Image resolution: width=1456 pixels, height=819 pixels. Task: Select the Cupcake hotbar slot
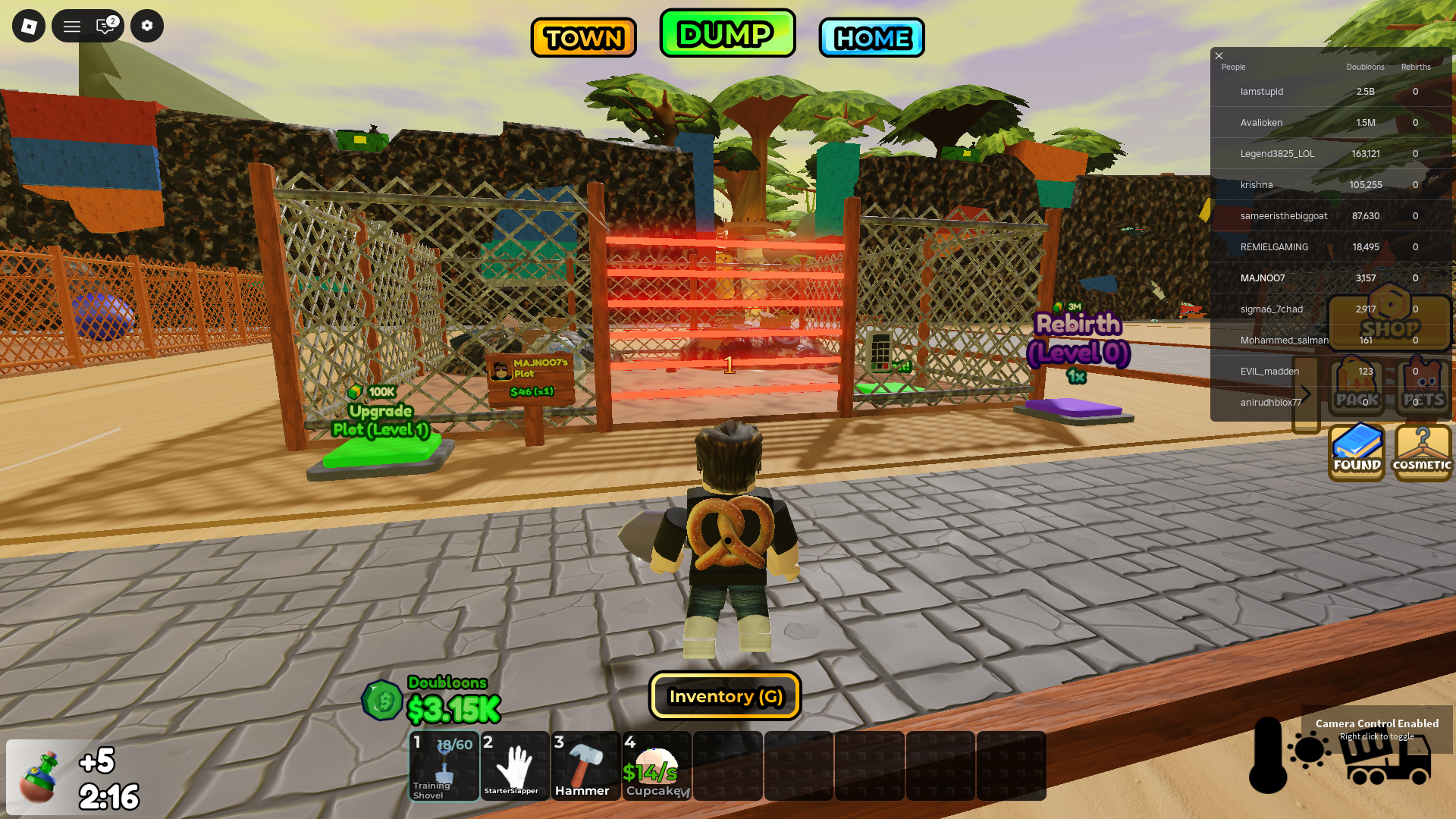[x=657, y=766]
